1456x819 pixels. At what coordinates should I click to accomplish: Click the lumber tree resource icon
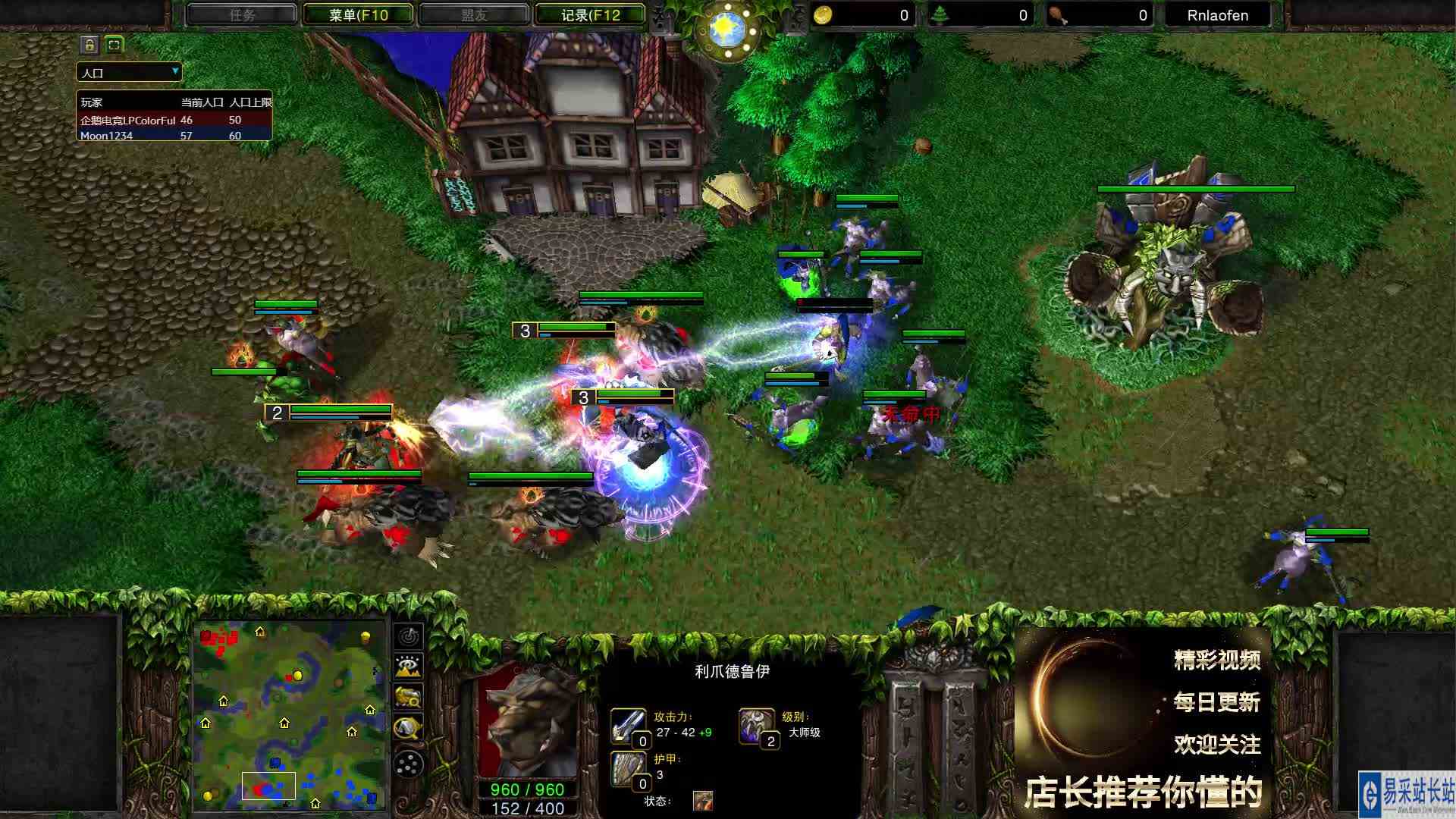(940, 14)
